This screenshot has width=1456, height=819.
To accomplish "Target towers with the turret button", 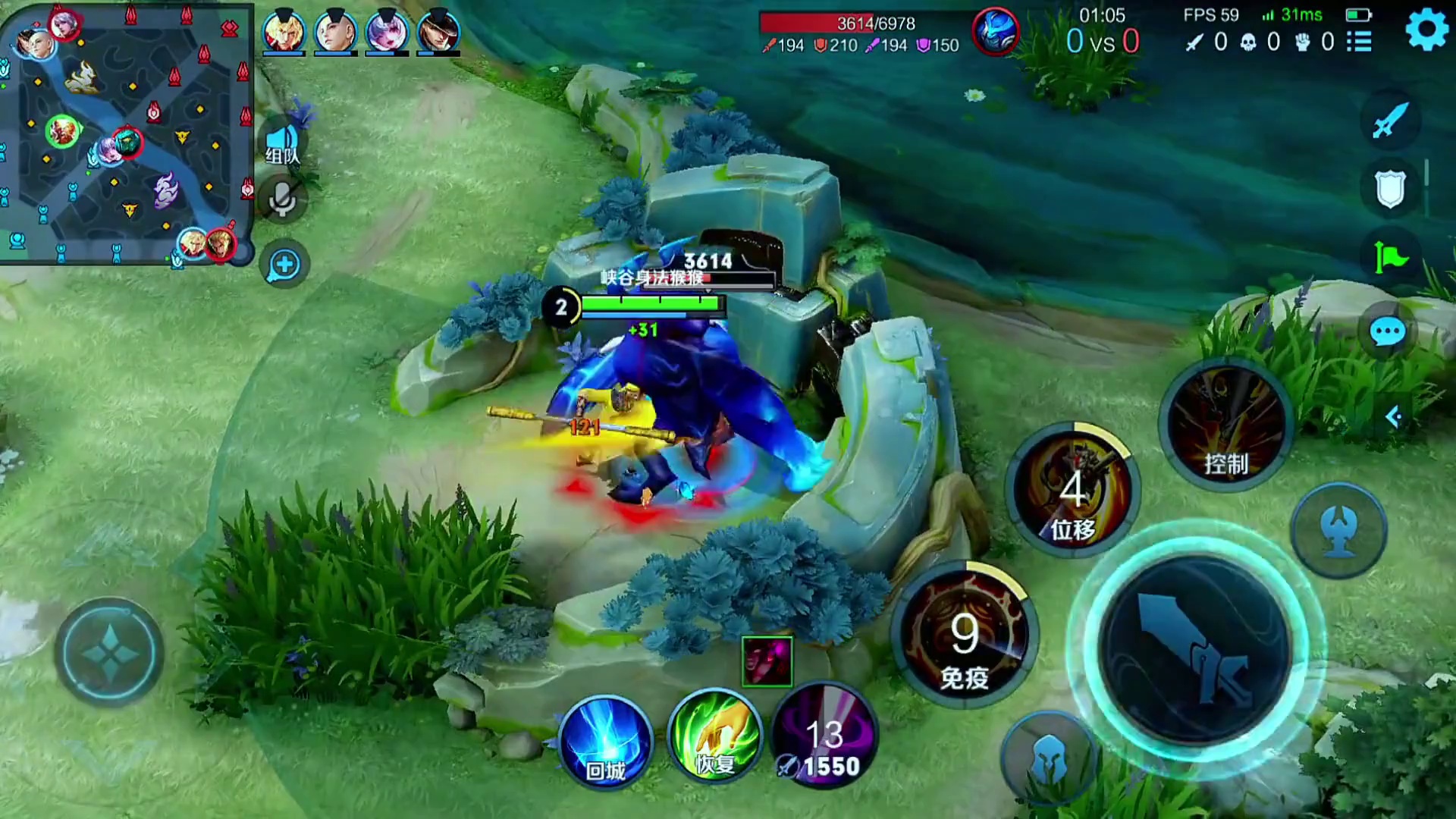I will click(1340, 529).
